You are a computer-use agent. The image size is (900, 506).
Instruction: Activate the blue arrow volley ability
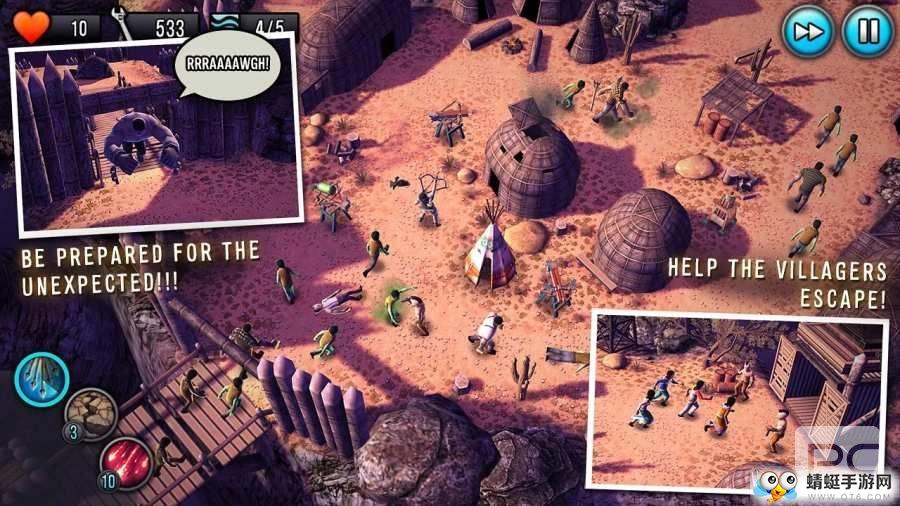[x=42, y=379]
